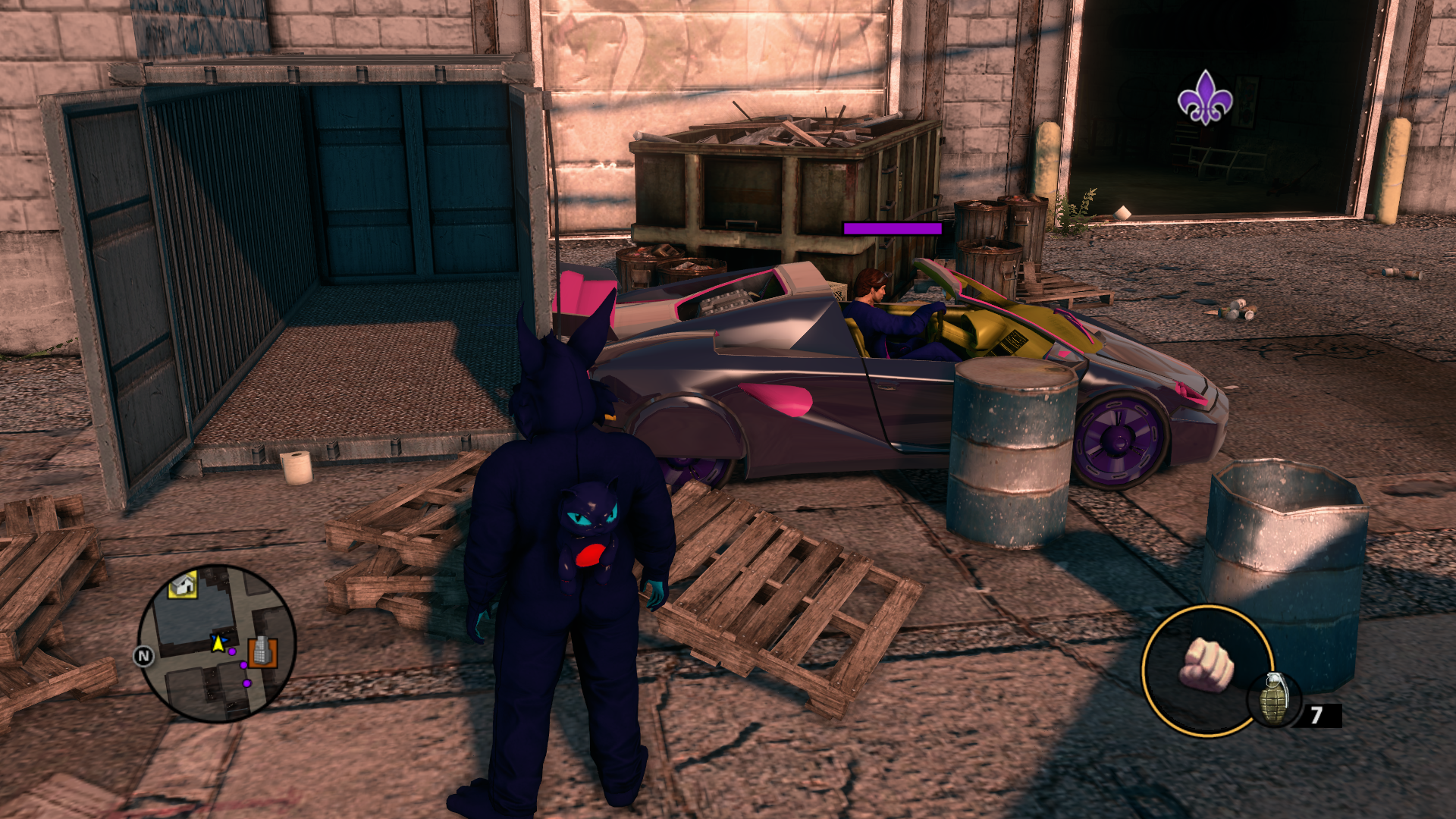Viewport: 1456px width, 819px height.
Task: Select the yellow house marker on minimap
Action: (183, 585)
